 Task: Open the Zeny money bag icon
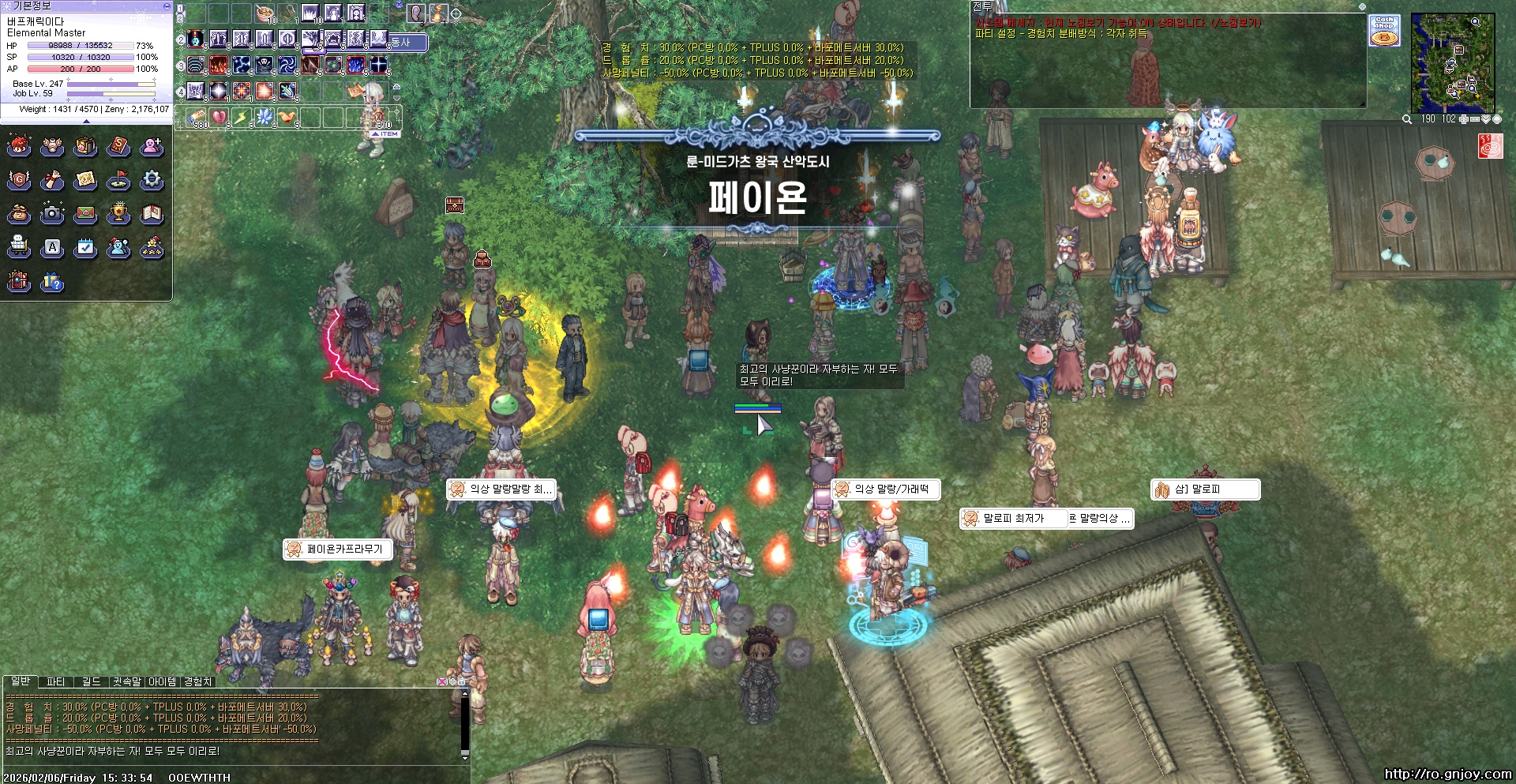pyautogui.click(x=18, y=215)
